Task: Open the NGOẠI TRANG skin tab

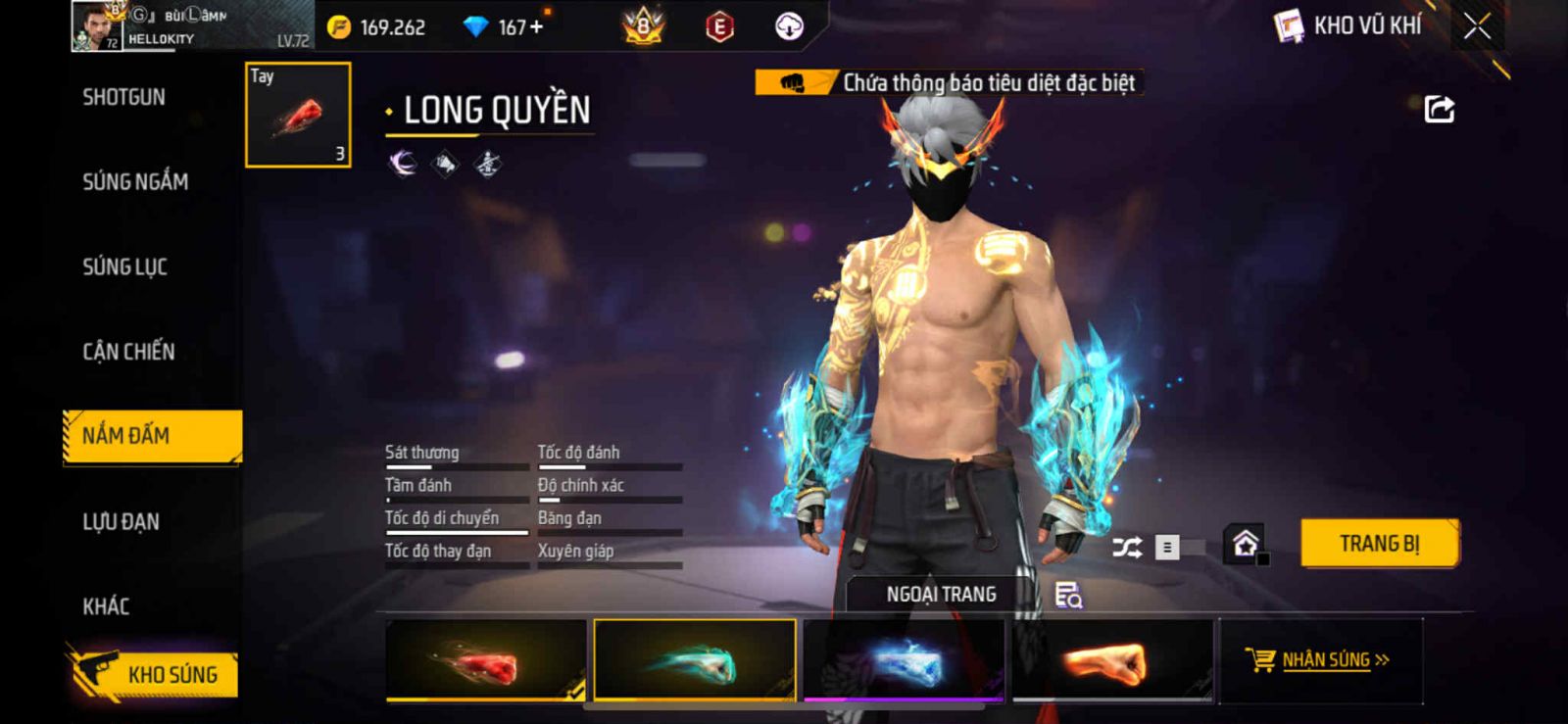Action: (x=941, y=595)
